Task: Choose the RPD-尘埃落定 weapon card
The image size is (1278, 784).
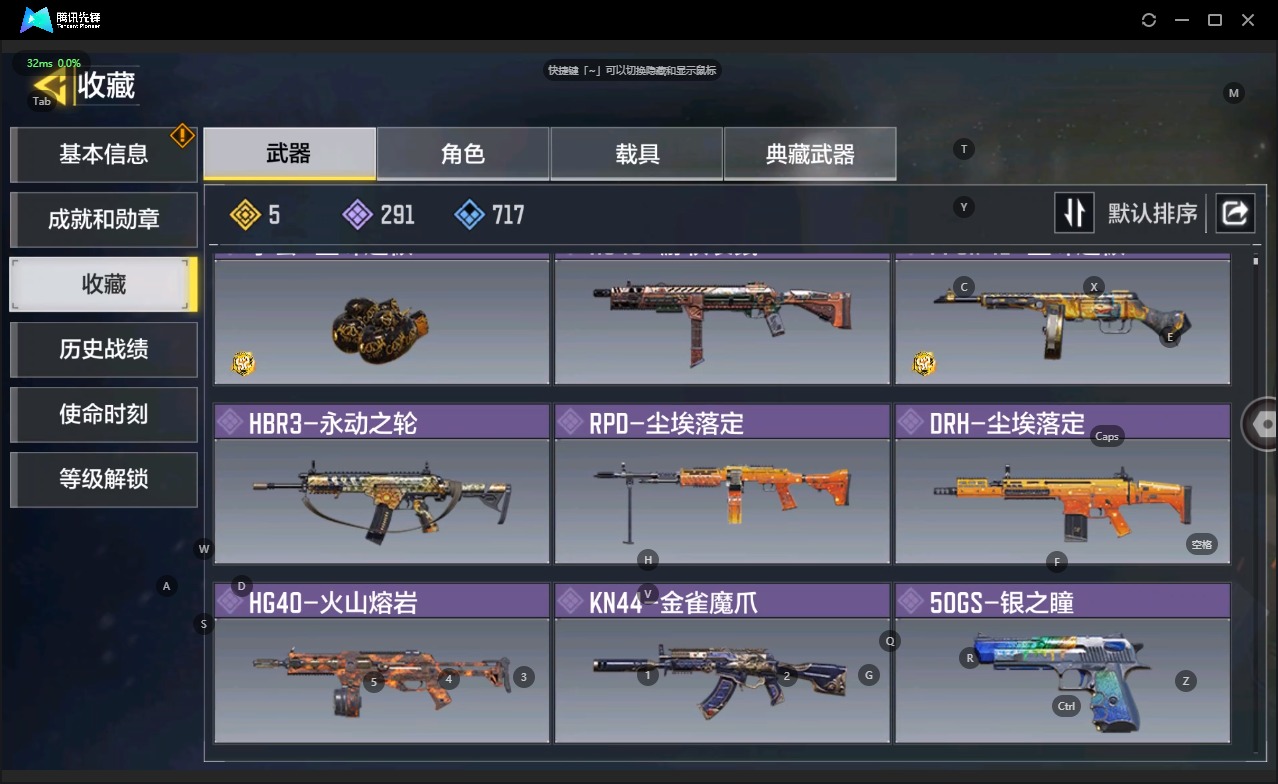Action: click(722, 484)
